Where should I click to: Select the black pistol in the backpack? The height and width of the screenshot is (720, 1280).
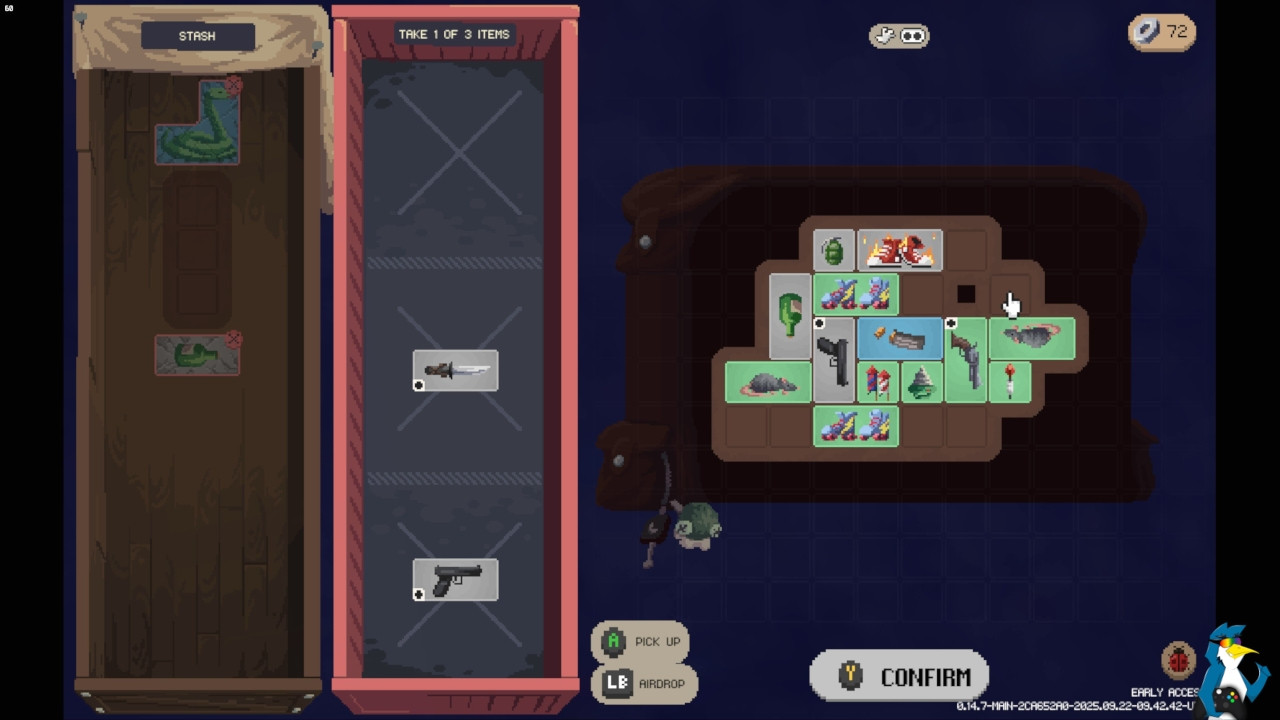833,360
